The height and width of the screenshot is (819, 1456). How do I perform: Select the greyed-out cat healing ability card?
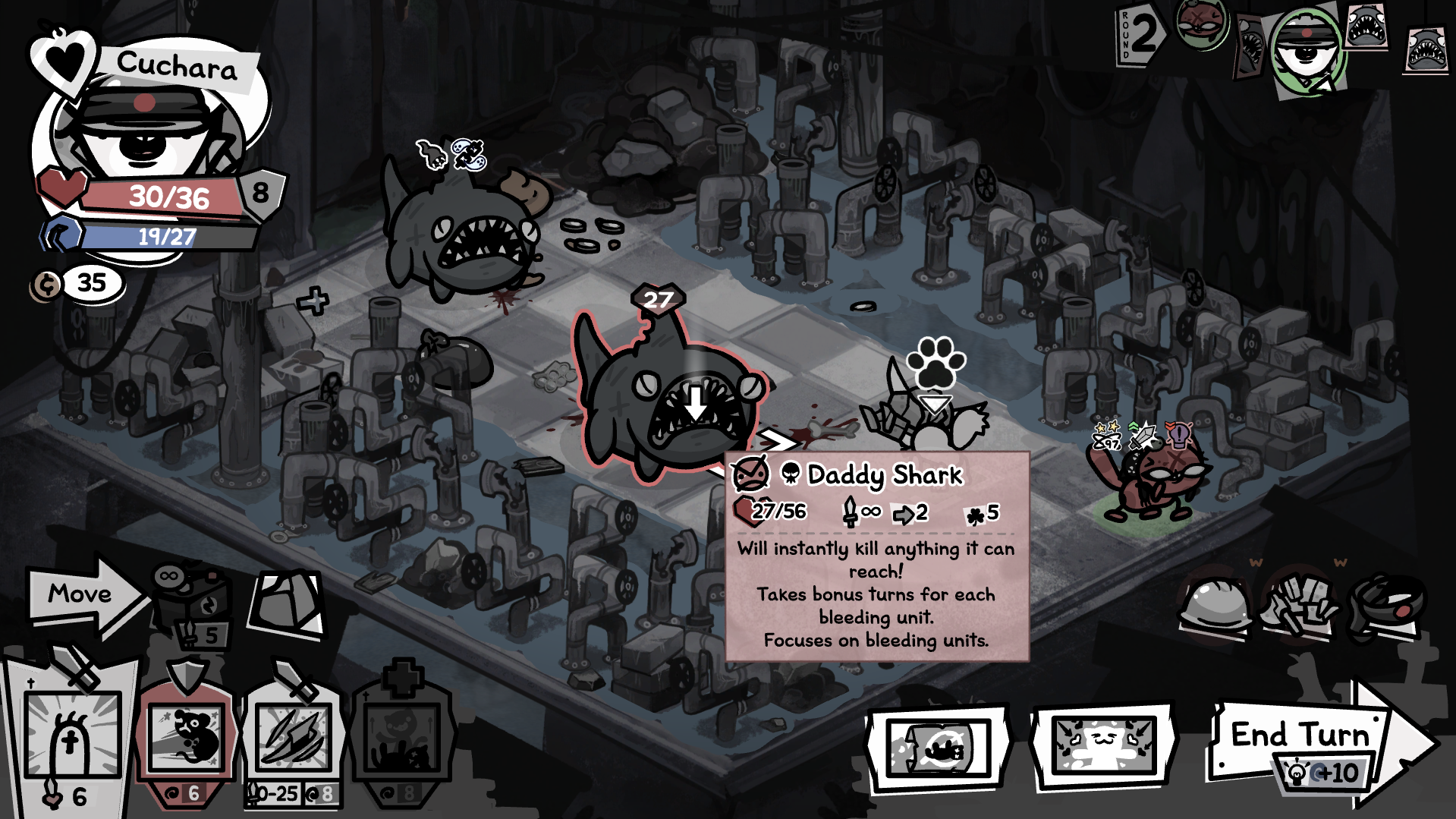tap(402, 736)
